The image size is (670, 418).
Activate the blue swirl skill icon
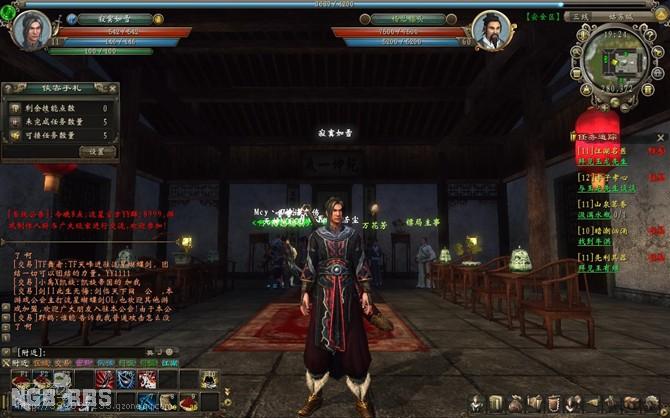(x=126, y=378)
